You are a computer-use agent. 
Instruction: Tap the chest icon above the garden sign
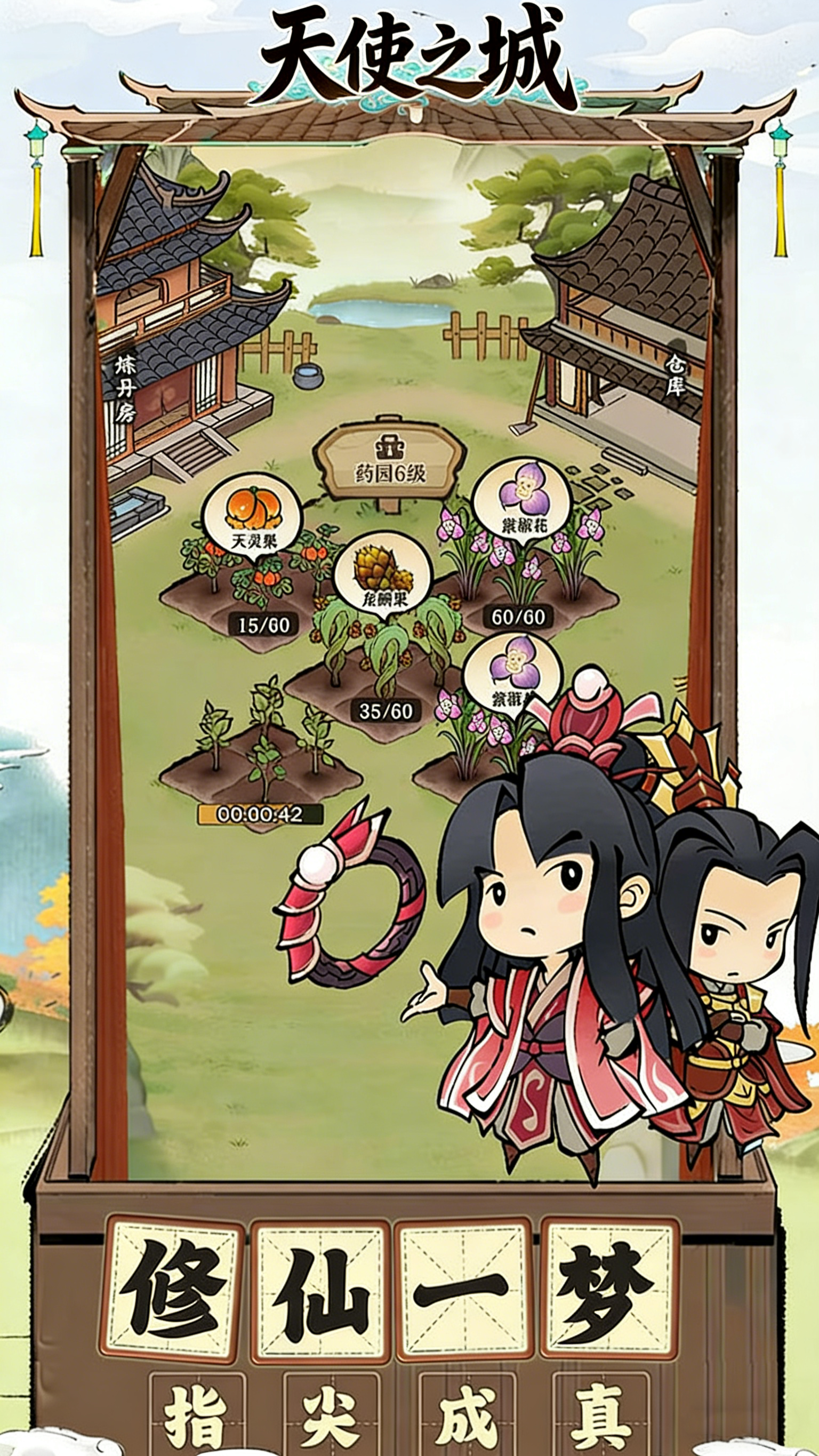coord(390,446)
